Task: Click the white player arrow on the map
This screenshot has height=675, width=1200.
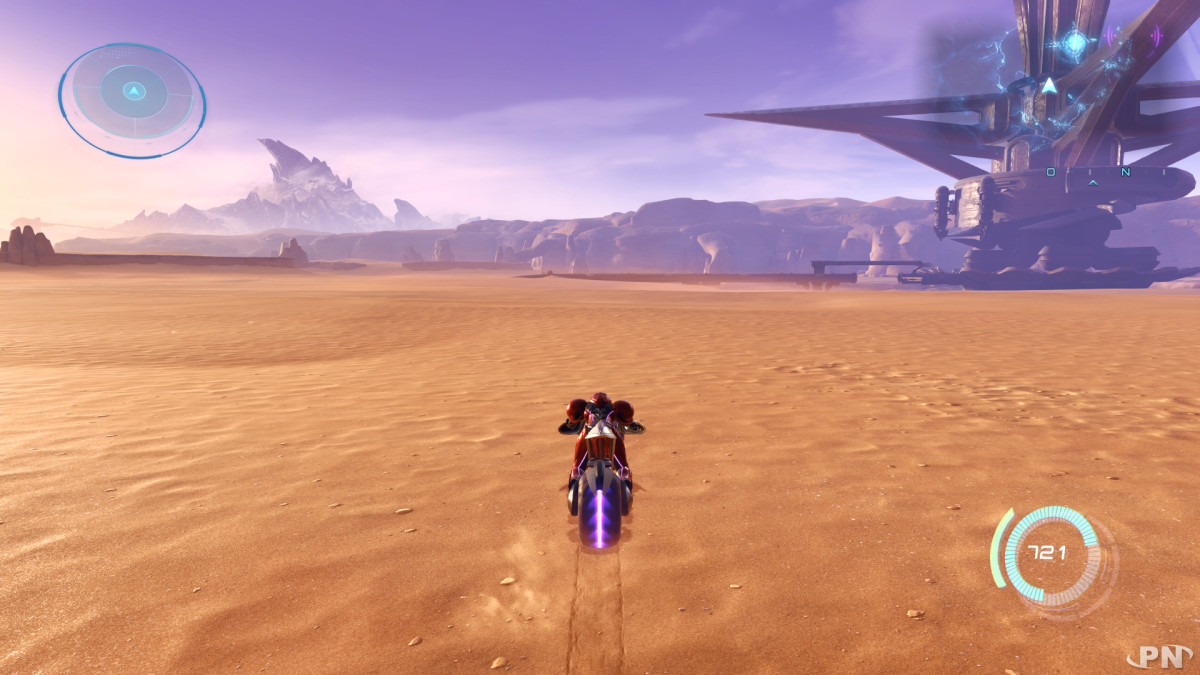Action: 1048,86
